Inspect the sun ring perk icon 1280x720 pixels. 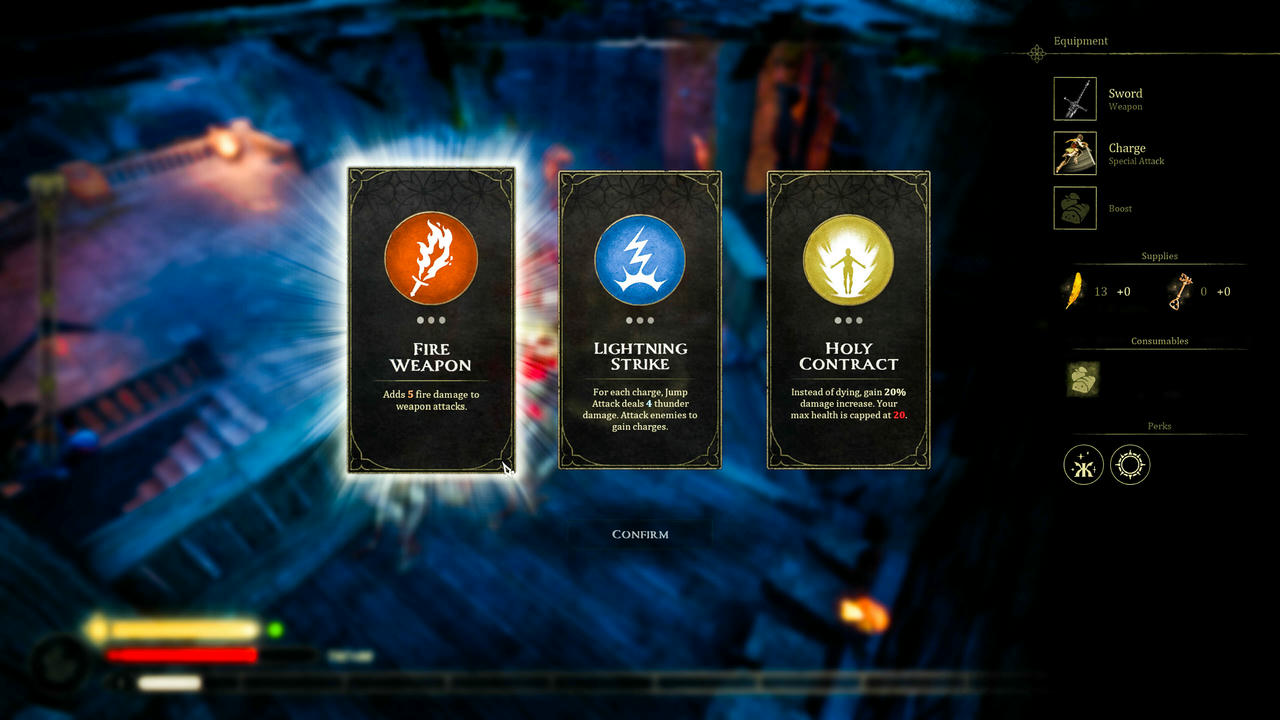[x=1130, y=465]
